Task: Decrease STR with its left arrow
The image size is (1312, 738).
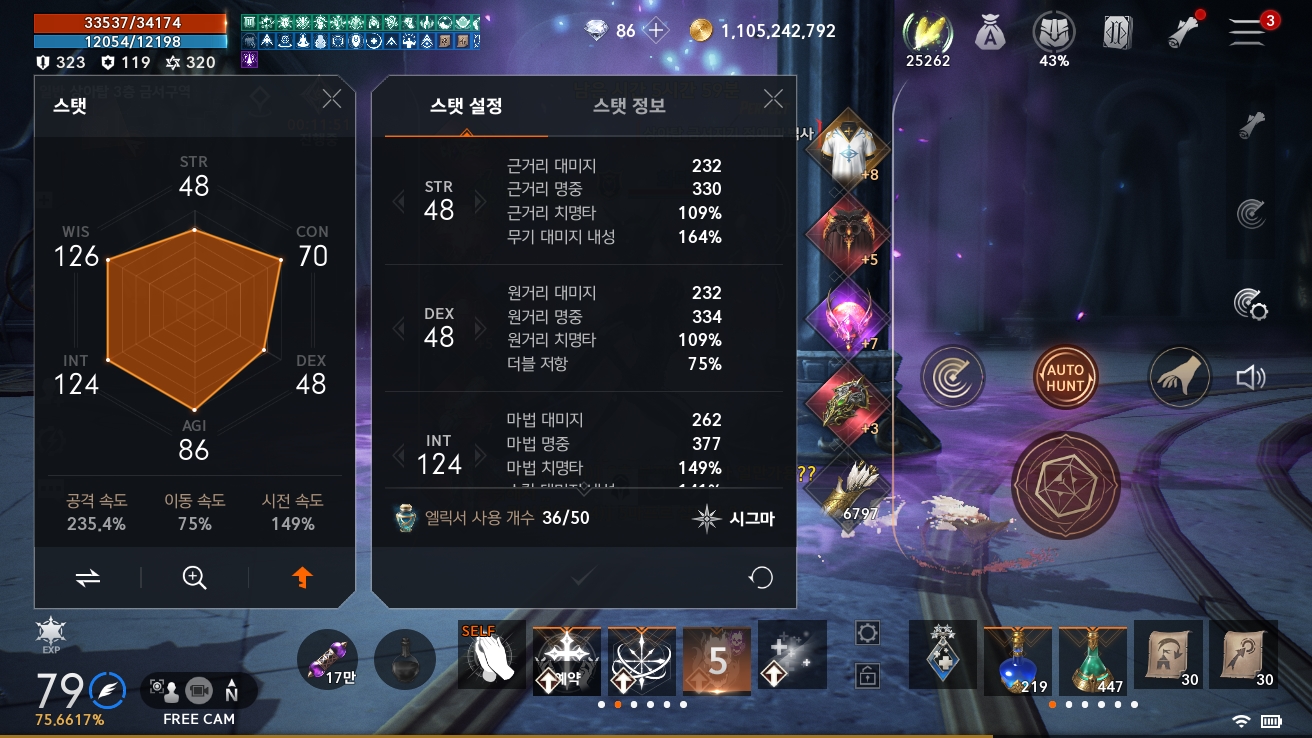Action: click(402, 202)
